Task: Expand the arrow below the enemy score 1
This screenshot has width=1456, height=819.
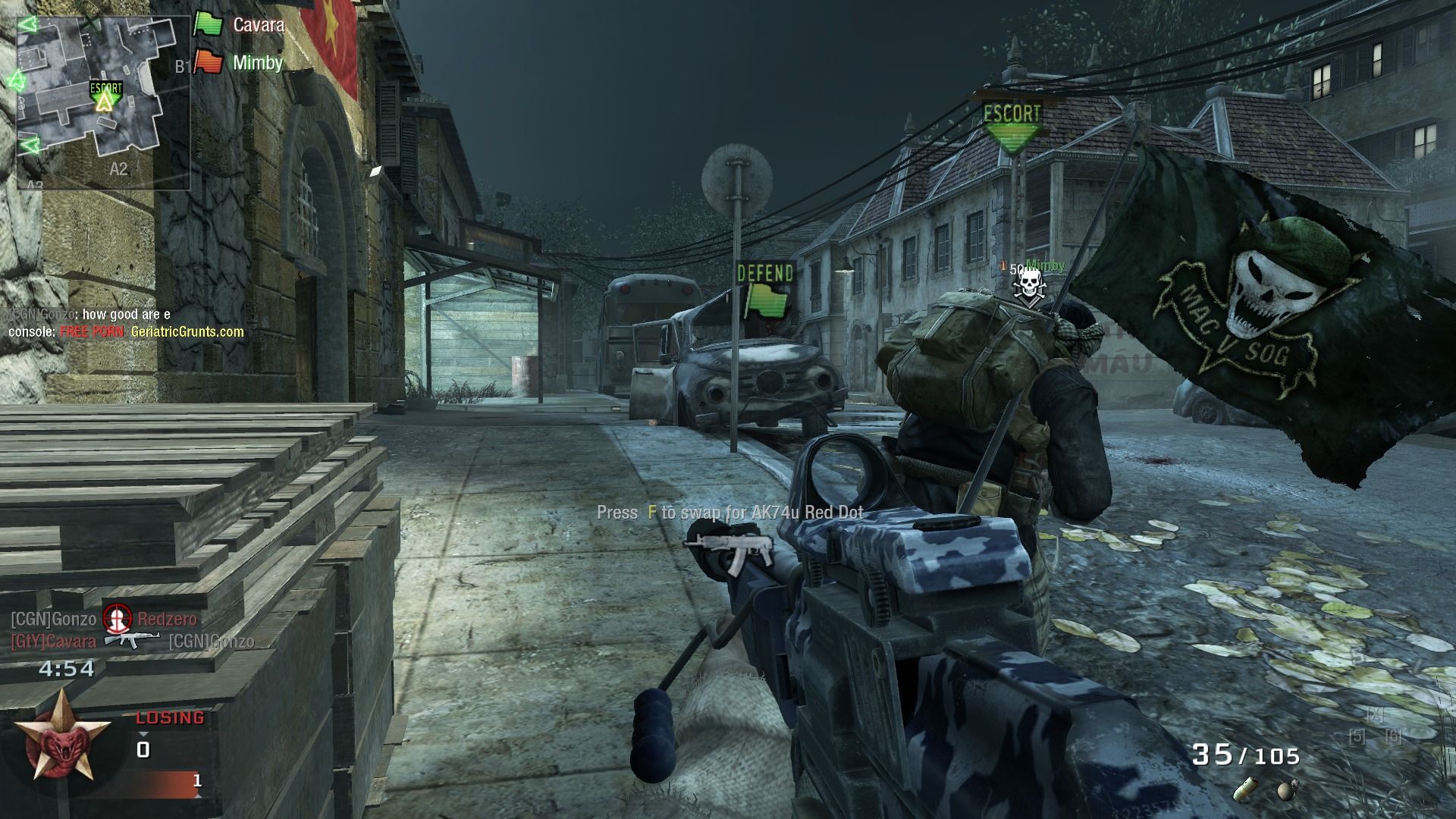Action: (198, 795)
